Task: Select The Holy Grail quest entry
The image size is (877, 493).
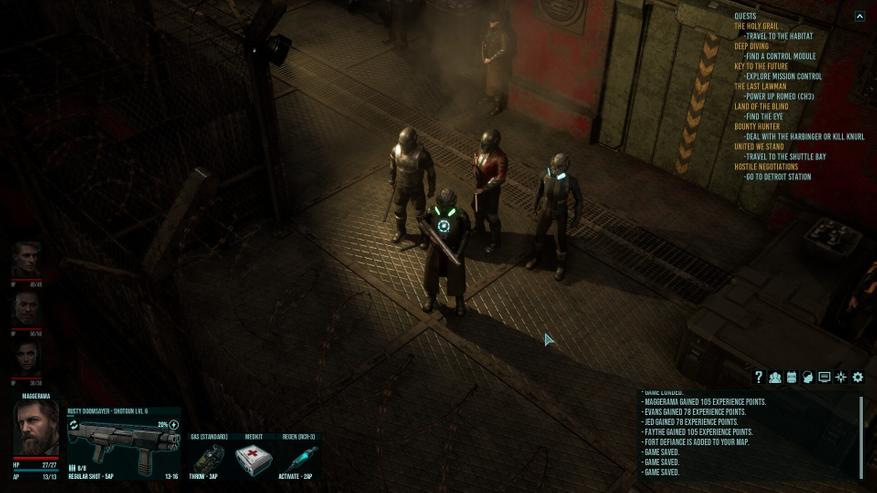Action: [x=756, y=26]
